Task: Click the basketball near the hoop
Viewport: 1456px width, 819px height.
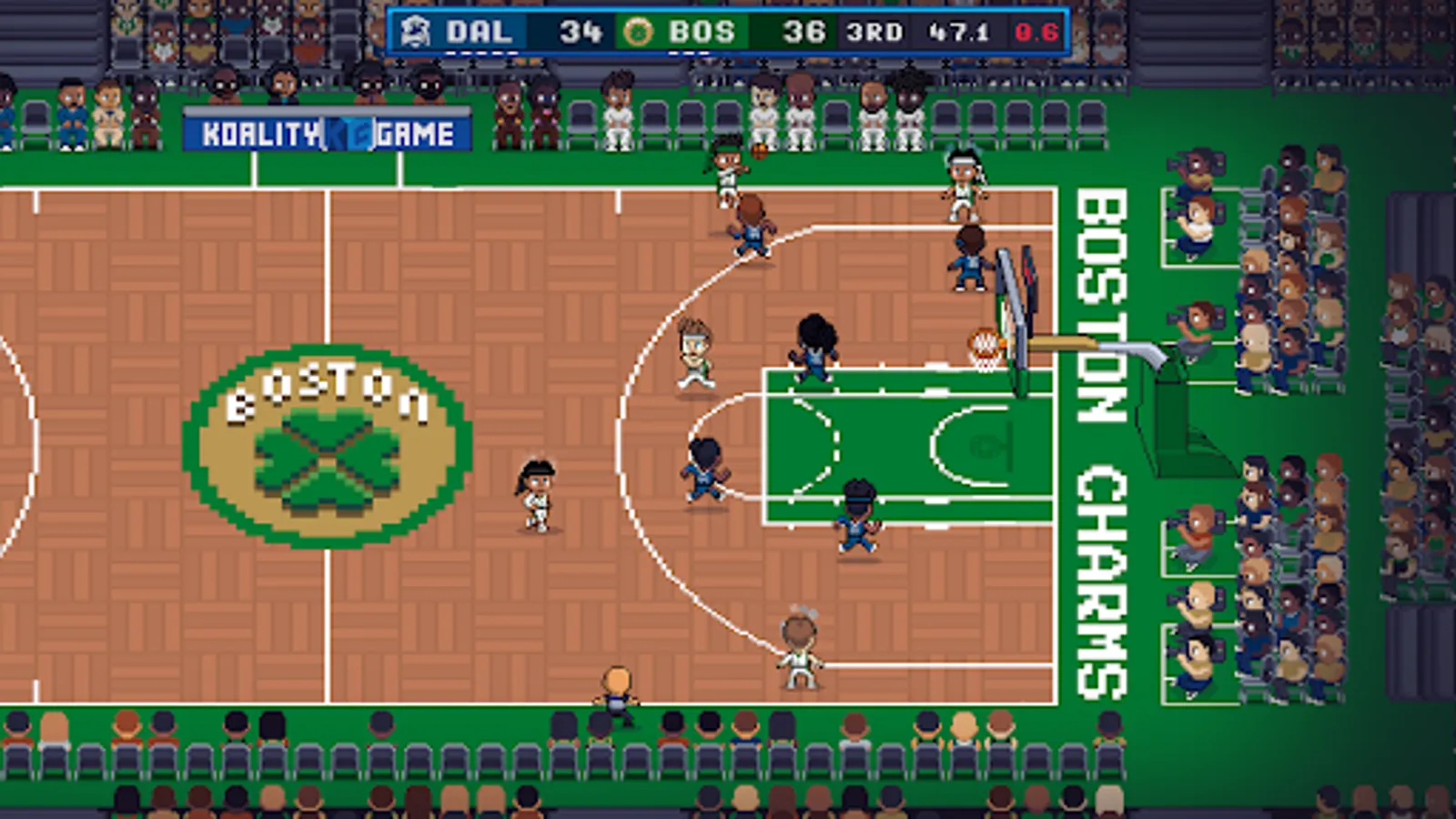Action: pyautogui.click(x=985, y=340)
